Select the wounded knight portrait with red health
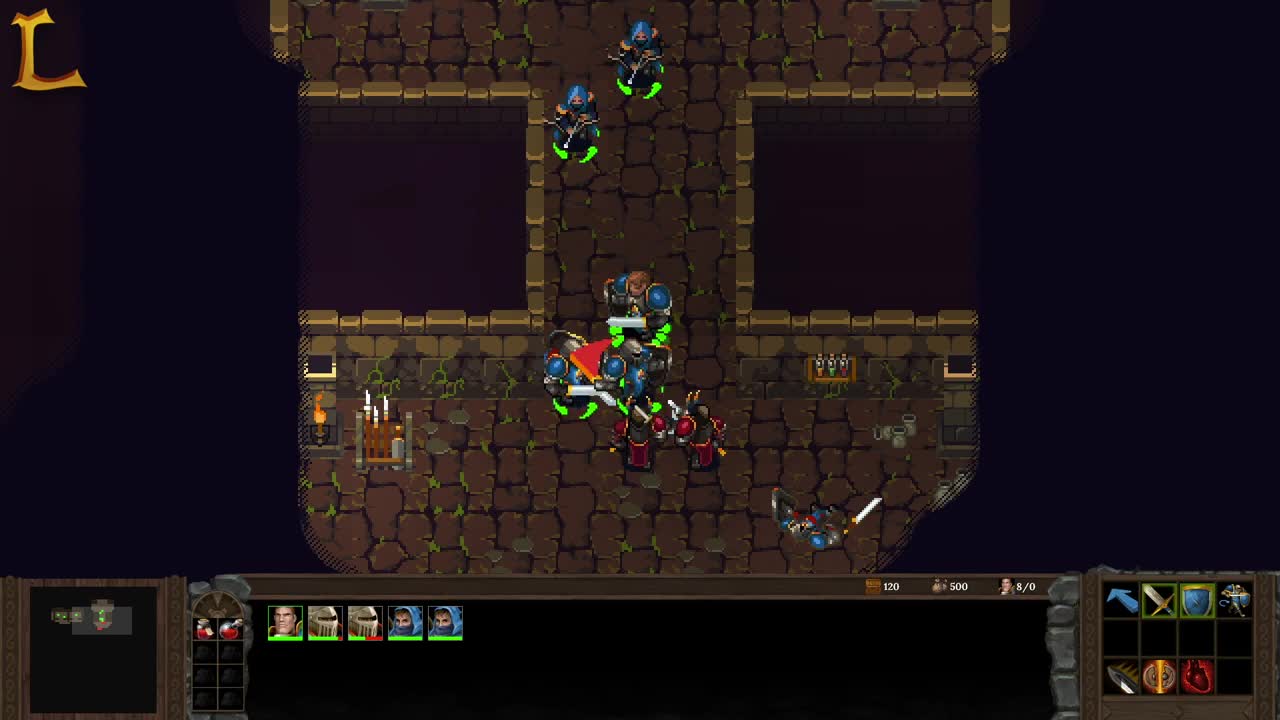The image size is (1280, 720). tap(366, 621)
